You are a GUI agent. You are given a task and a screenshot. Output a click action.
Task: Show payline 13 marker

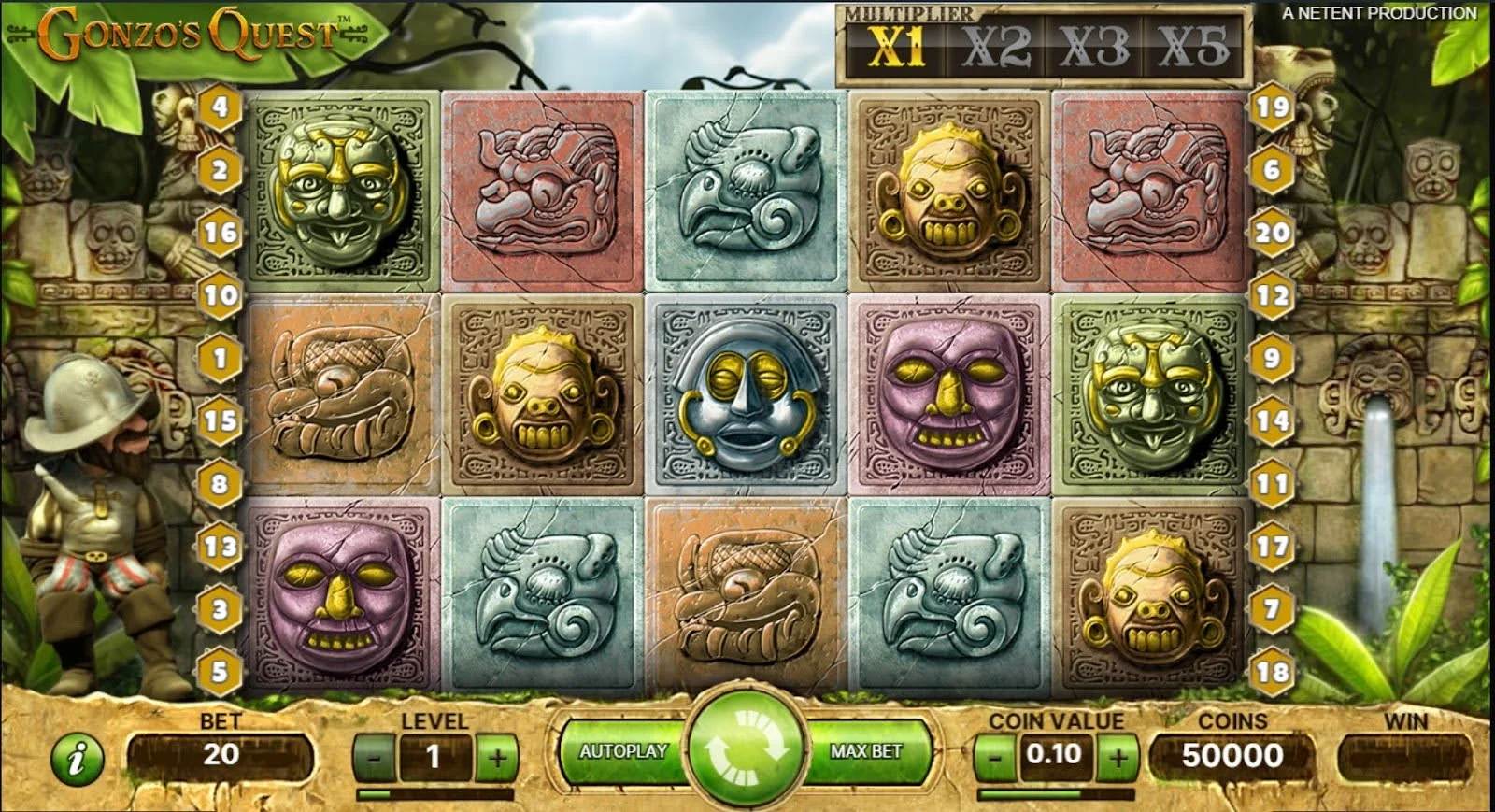(220, 546)
